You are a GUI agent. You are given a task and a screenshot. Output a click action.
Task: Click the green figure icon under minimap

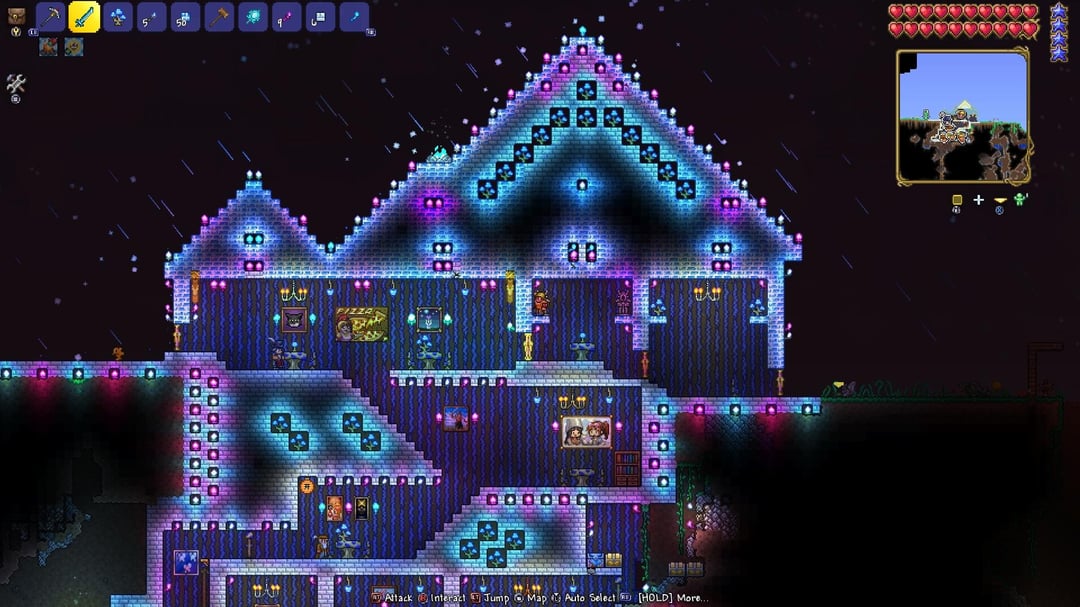click(1020, 200)
